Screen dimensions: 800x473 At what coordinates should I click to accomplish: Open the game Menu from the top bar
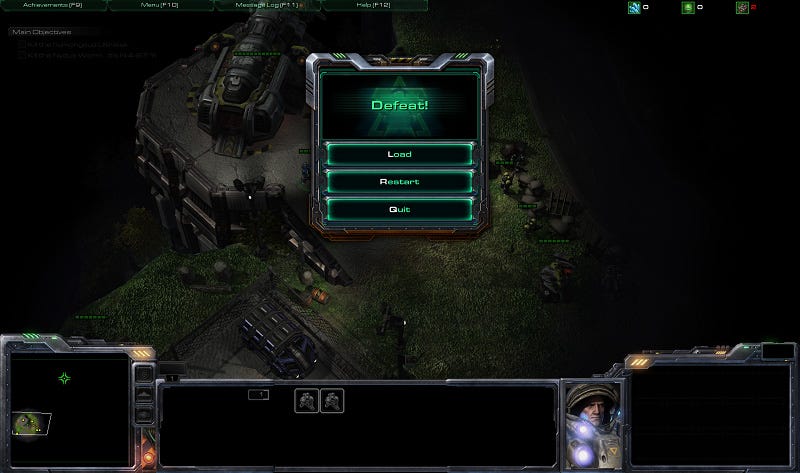click(x=158, y=6)
